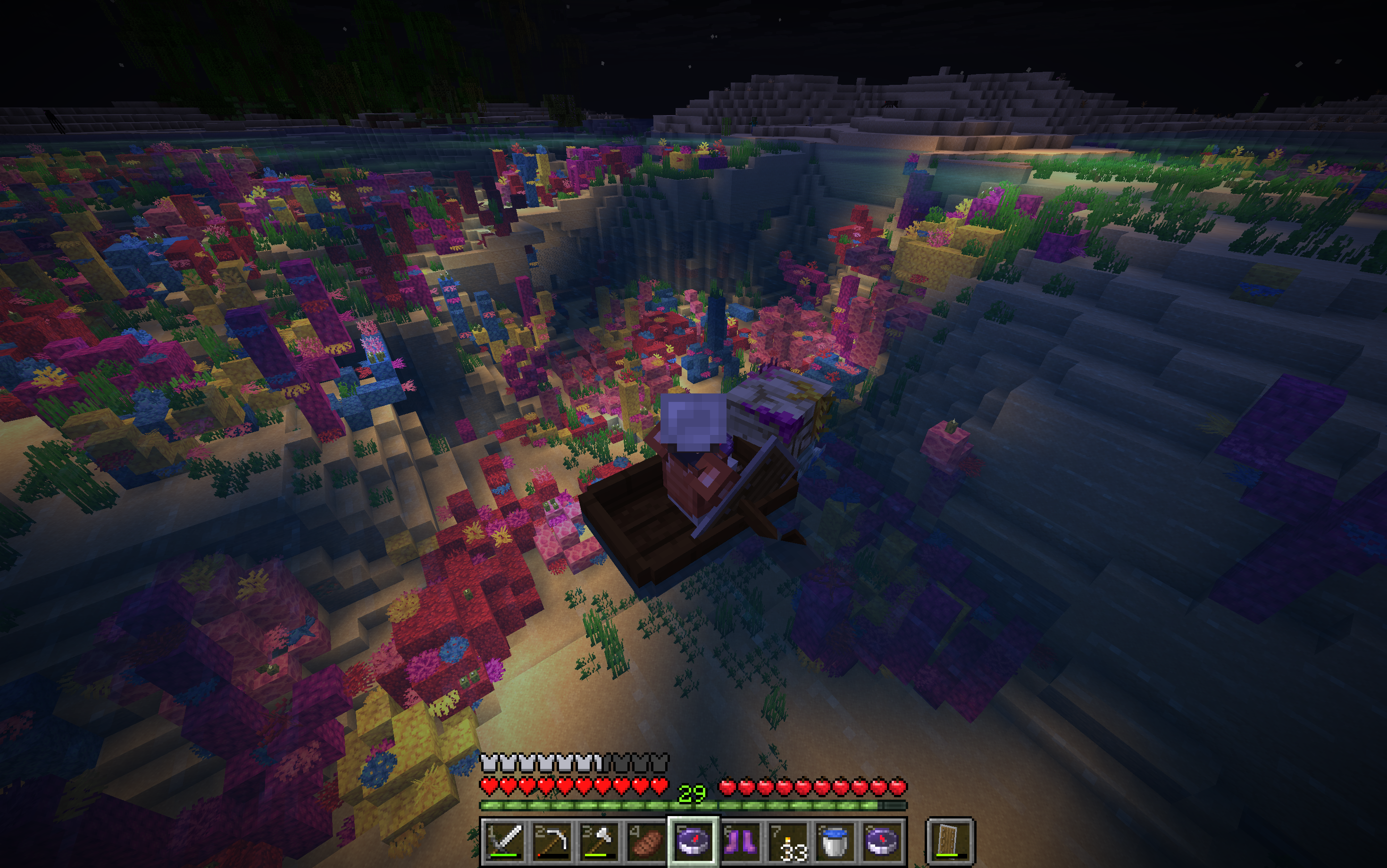Select the enchanted purple boots slot

[x=740, y=841]
